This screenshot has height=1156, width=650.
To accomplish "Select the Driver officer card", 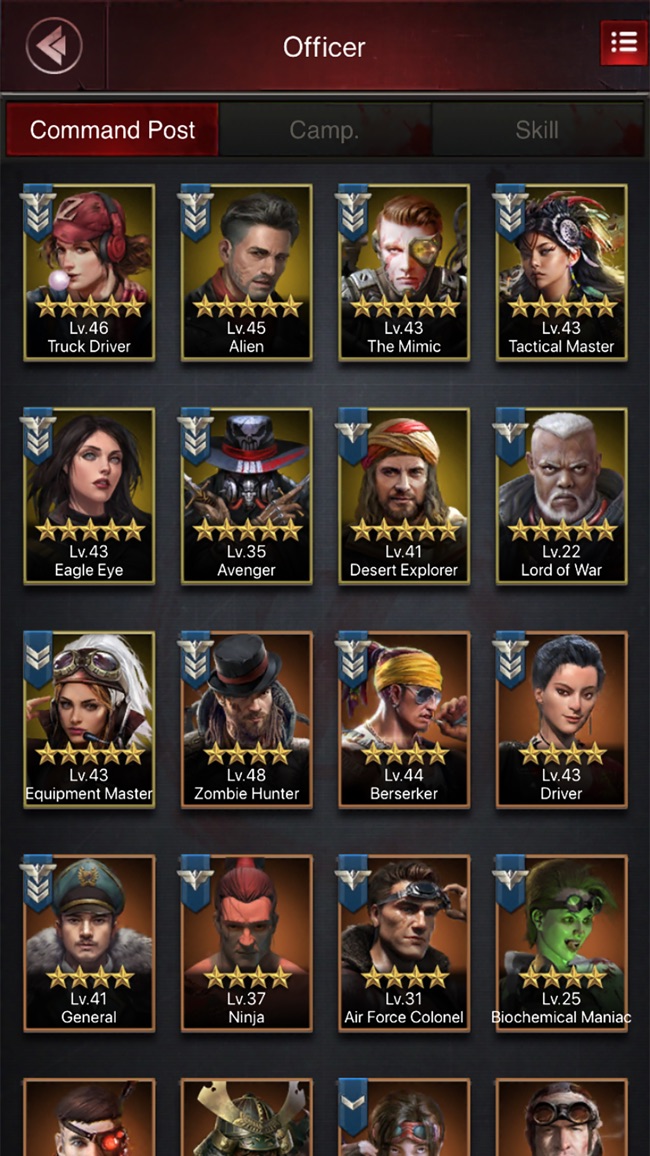I will [561, 720].
